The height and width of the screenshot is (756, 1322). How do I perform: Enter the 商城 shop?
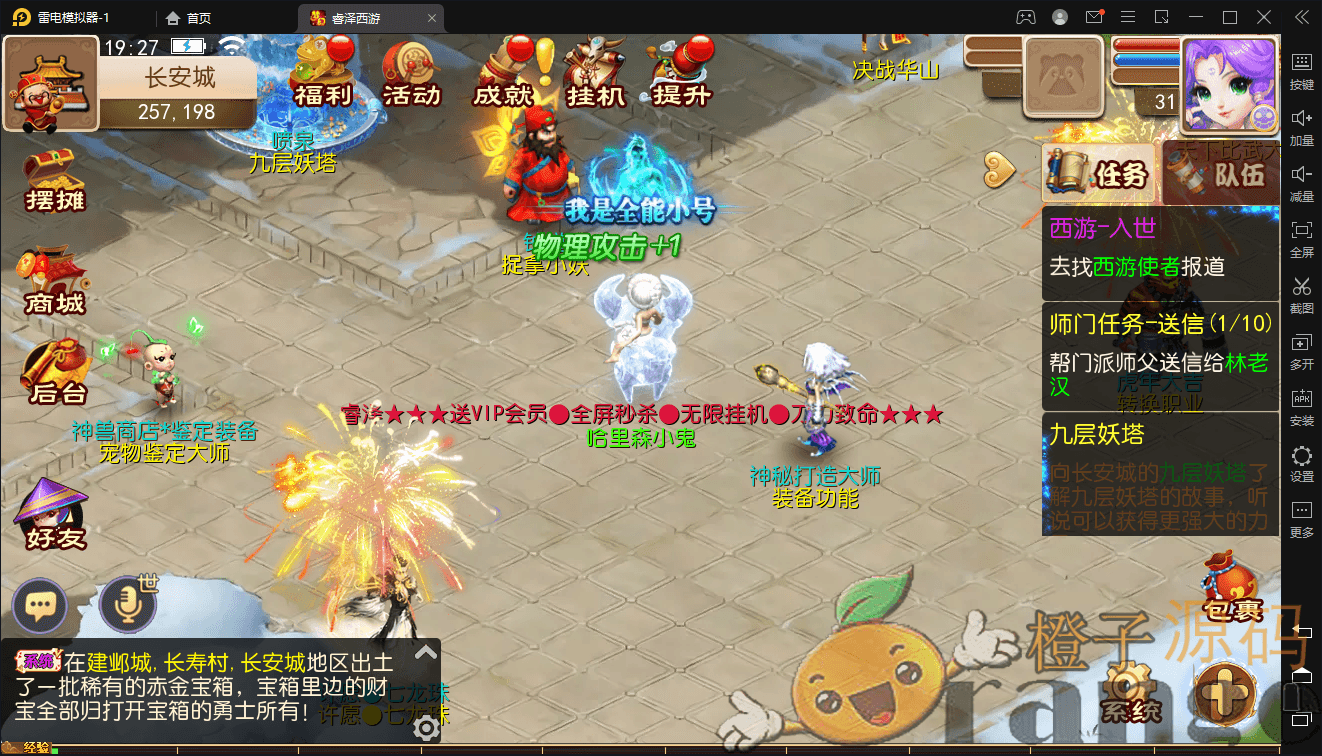[55, 282]
